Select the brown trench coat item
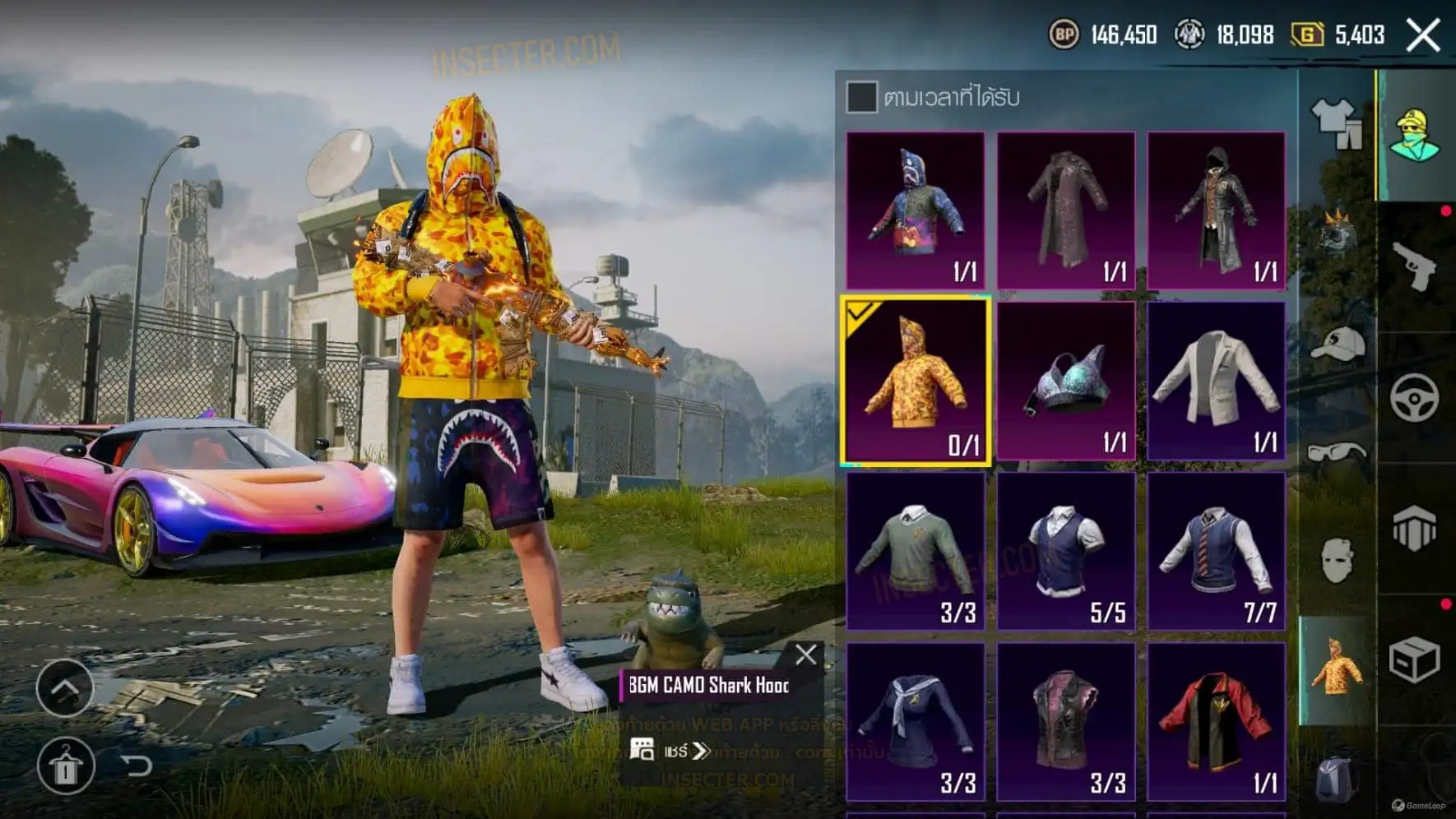Screen dimensions: 1456x819 point(1066,210)
